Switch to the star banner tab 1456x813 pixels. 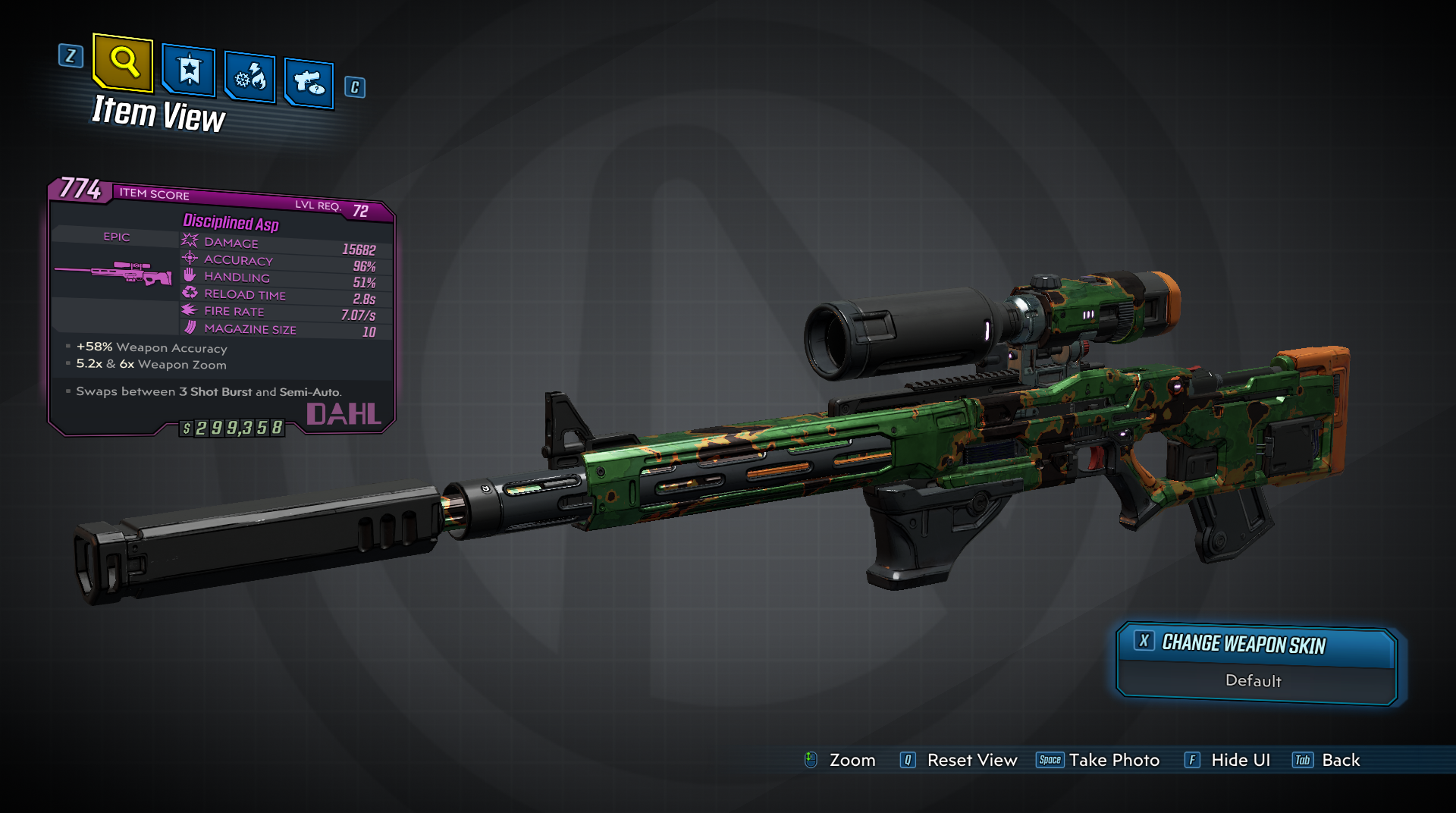coord(189,71)
